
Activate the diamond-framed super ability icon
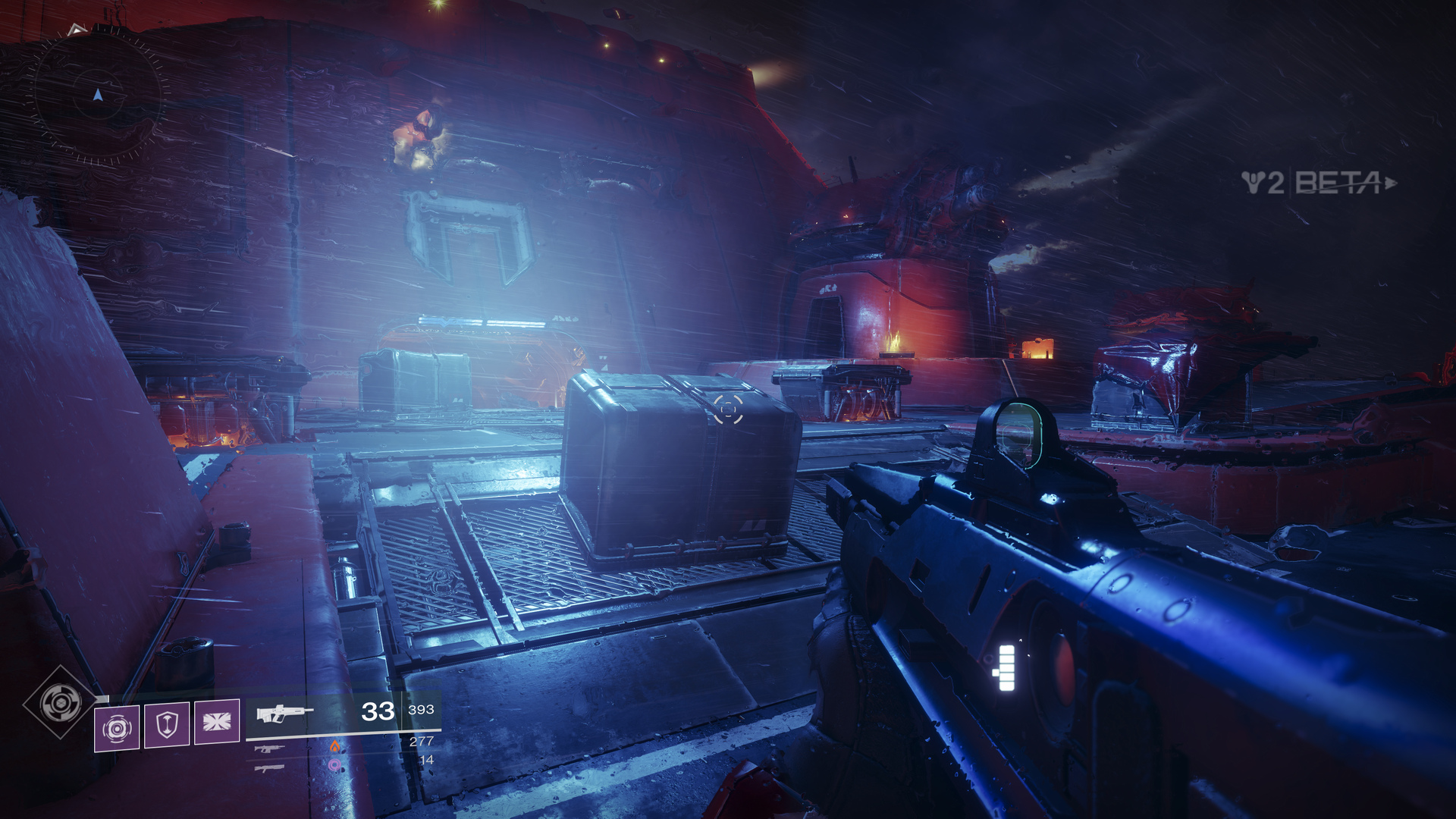point(61,702)
